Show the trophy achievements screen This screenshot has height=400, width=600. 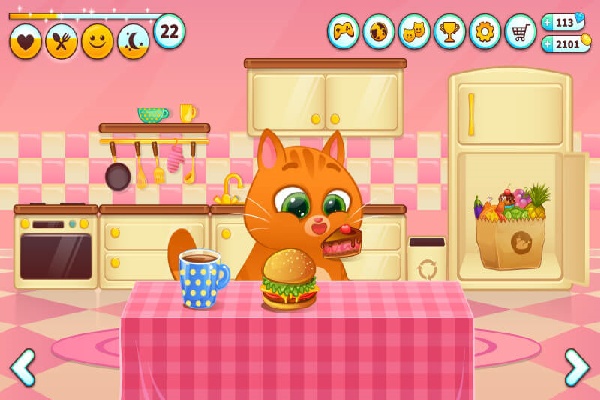click(449, 31)
